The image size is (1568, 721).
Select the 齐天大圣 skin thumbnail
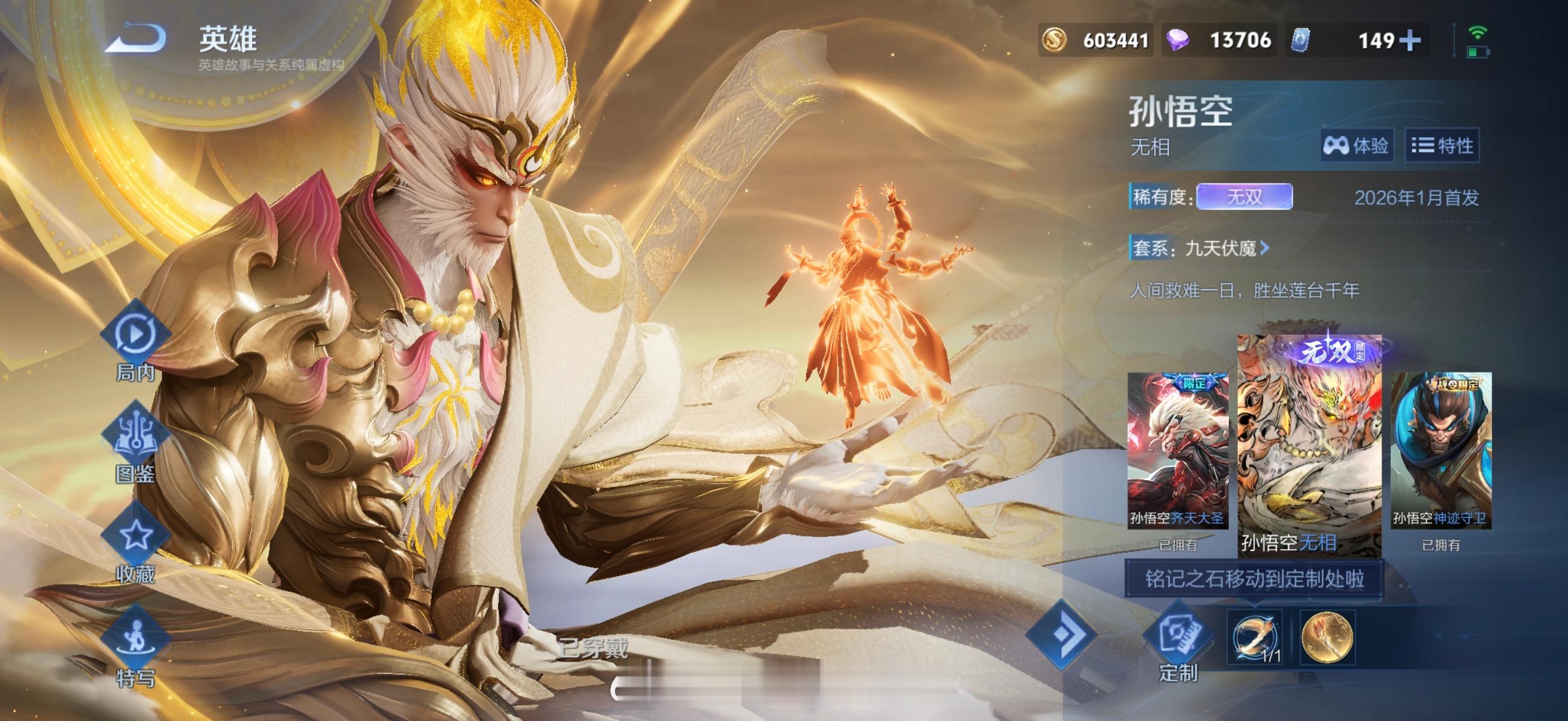pos(1177,450)
